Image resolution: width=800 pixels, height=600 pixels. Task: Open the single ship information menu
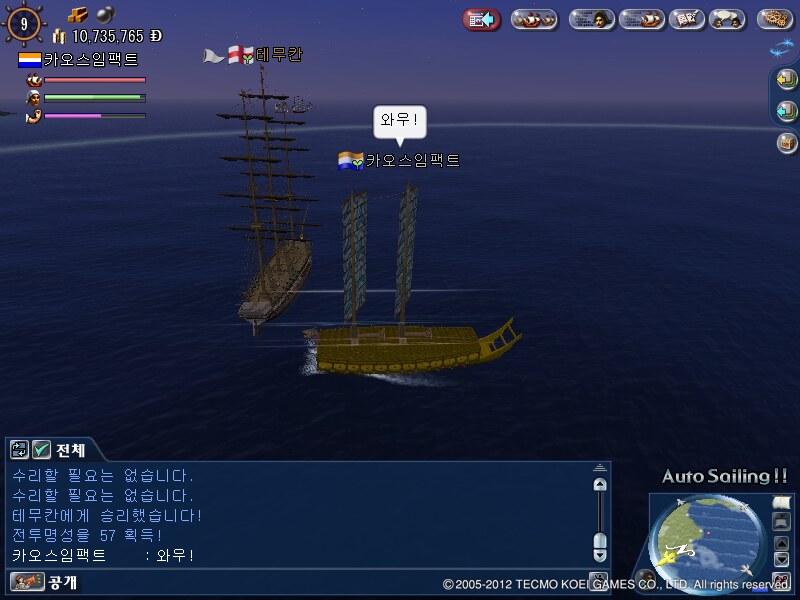tap(641, 19)
